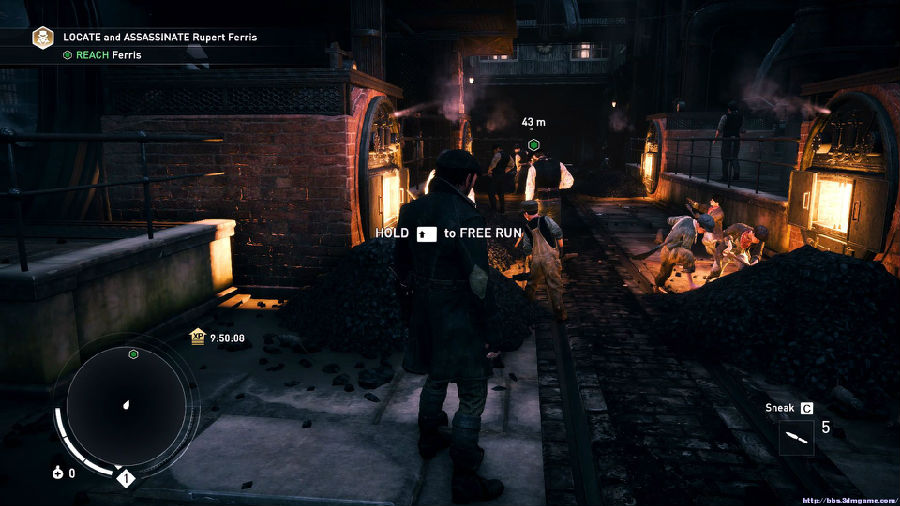Image resolution: width=900 pixels, height=506 pixels.
Task: Select the throwing knives weapon slot
Action: coord(797,437)
